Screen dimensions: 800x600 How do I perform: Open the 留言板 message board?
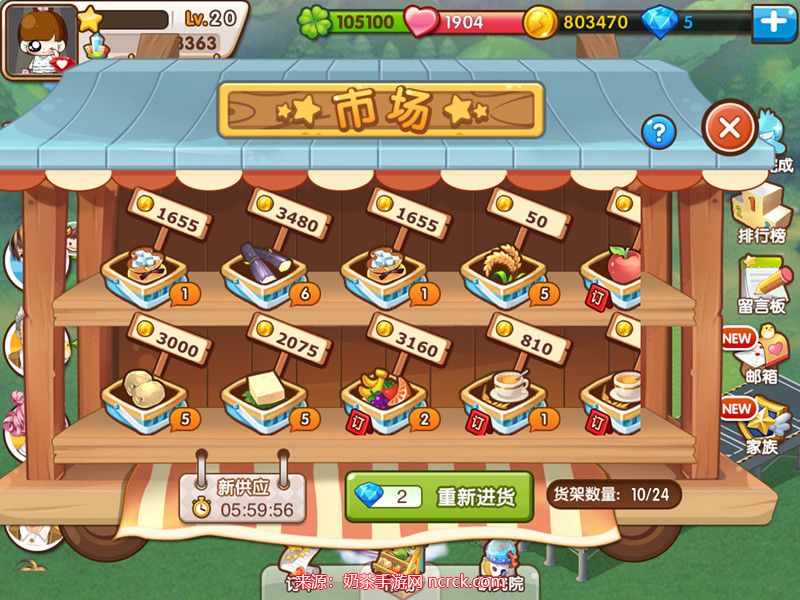coord(762,284)
